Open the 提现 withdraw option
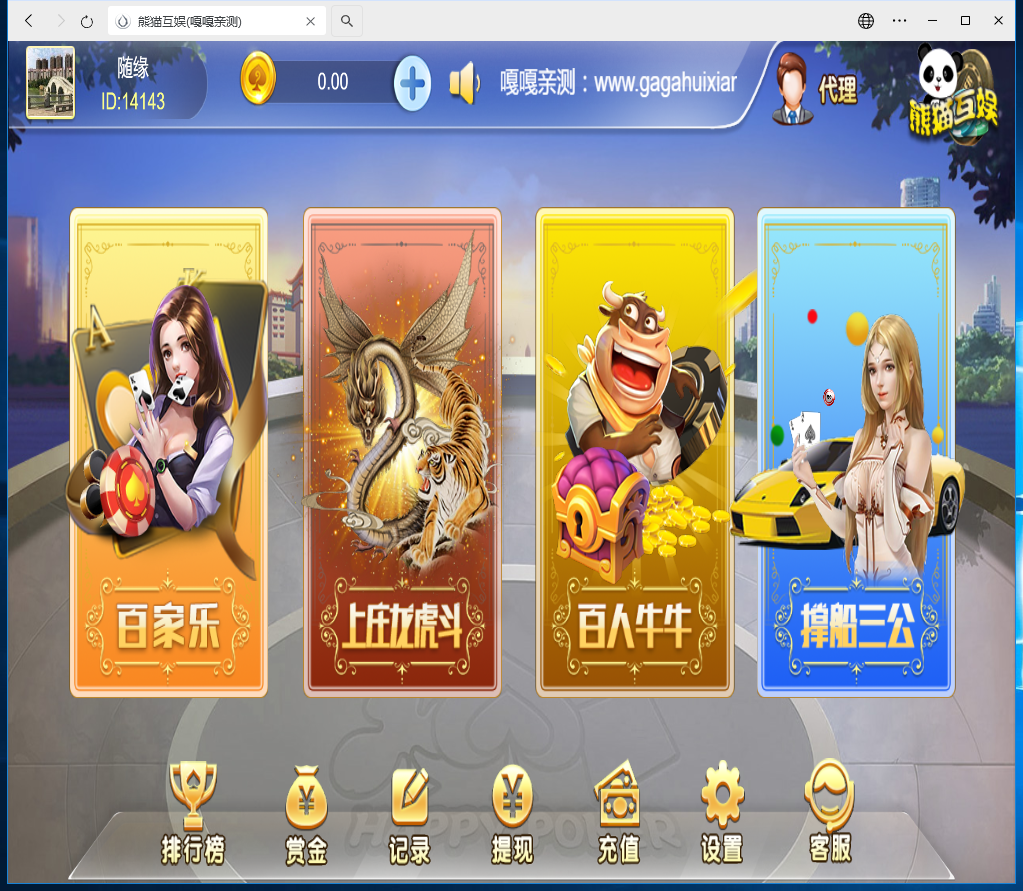 512,813
